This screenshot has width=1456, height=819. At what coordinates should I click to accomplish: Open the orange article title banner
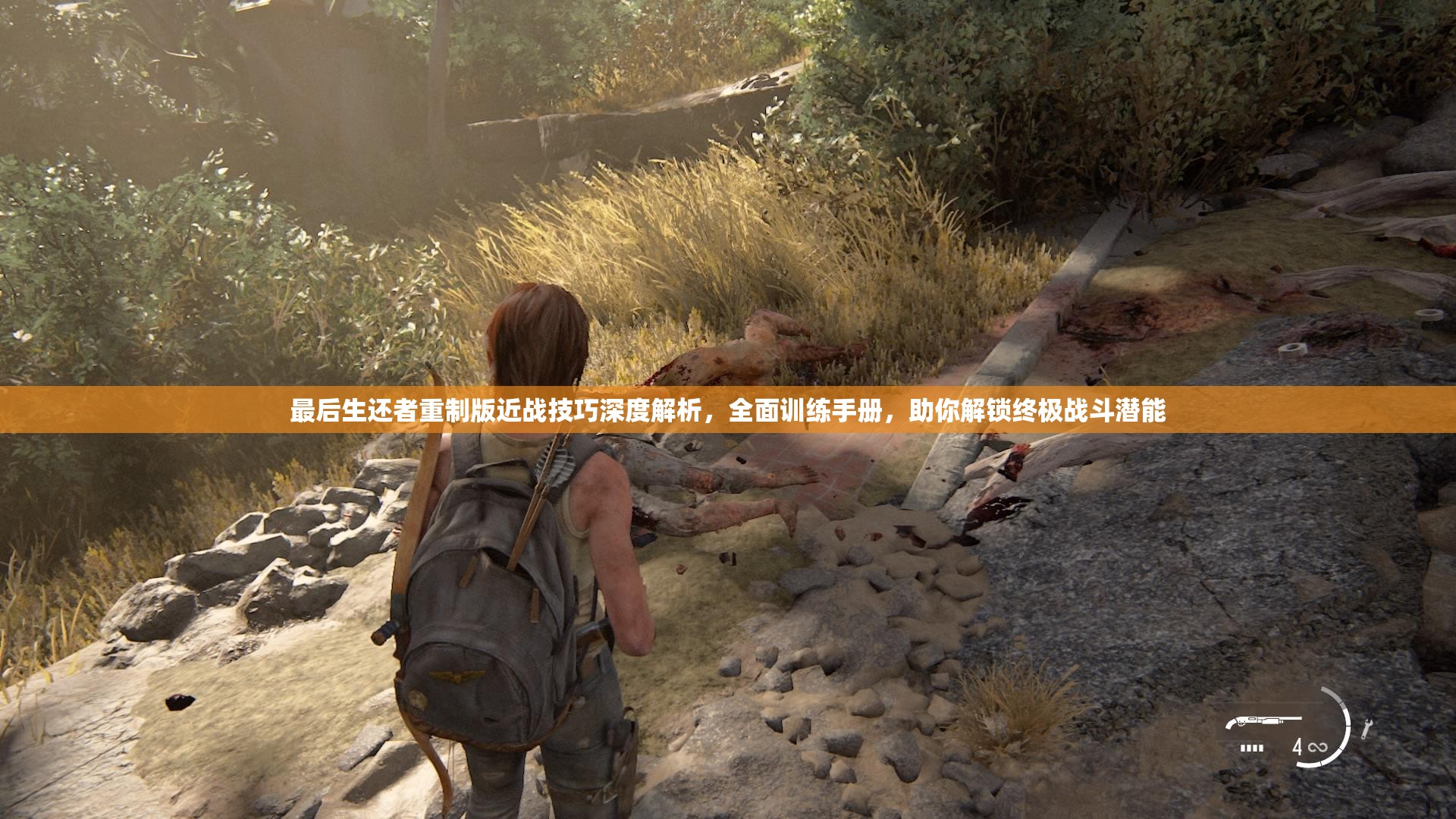click(x=728, y=410)
